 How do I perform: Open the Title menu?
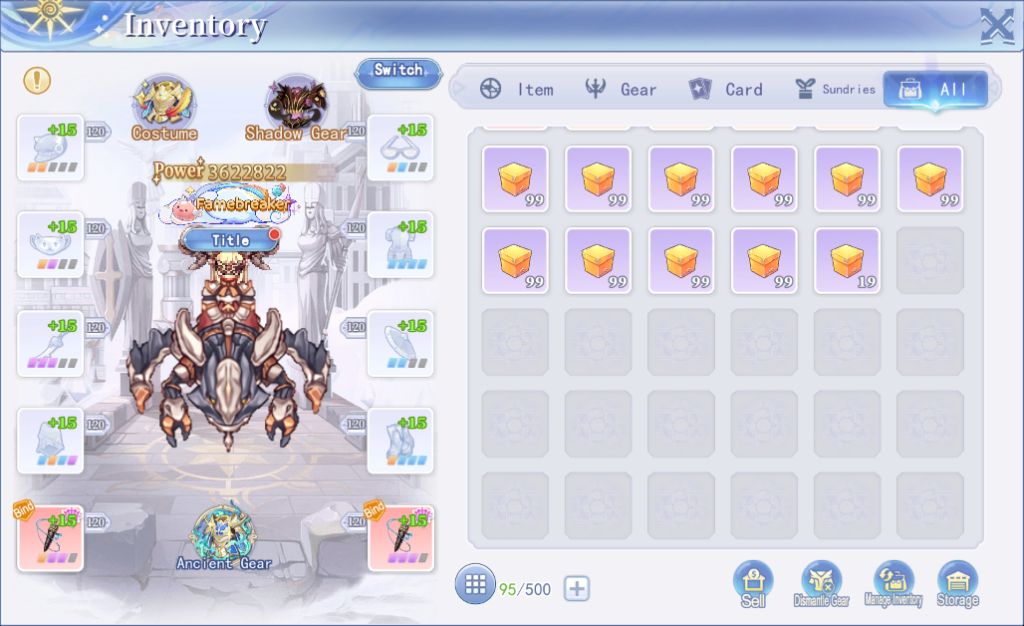pyautogui.click(x=230, y=240)
